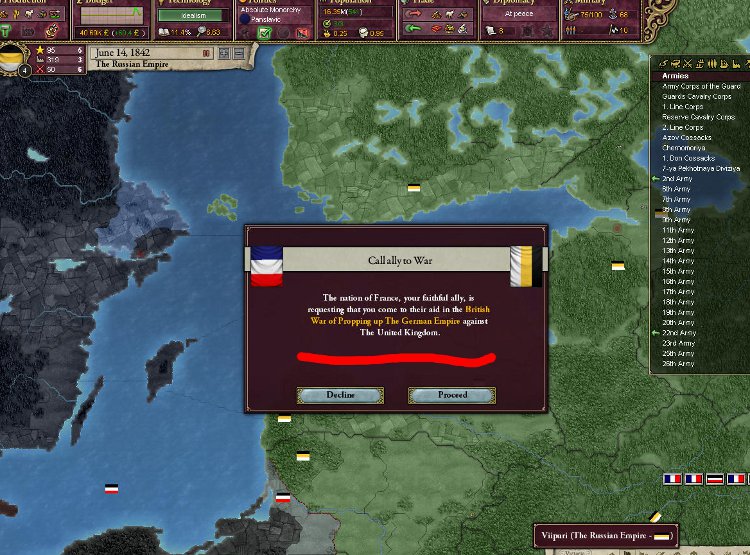Select 7-ya Pekhotnaya Diviziya
Image resolution: width=750 pixels, height=555 pixels.
click(x=700, y=168)
